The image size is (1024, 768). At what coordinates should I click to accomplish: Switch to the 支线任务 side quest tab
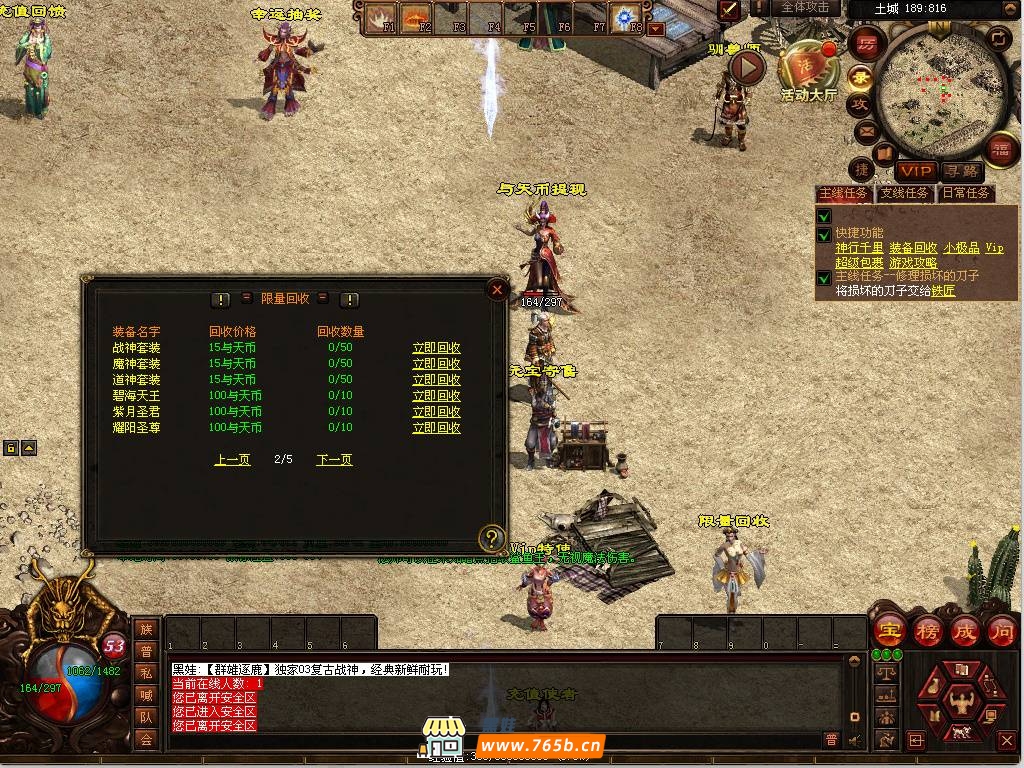[x=904, y=193]
